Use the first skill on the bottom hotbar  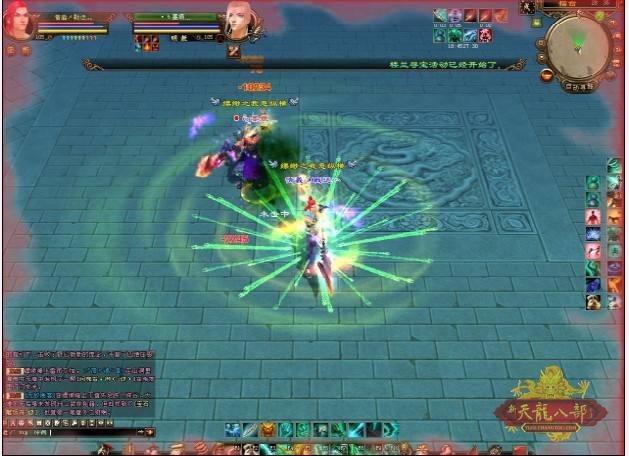tap(232, 430)
